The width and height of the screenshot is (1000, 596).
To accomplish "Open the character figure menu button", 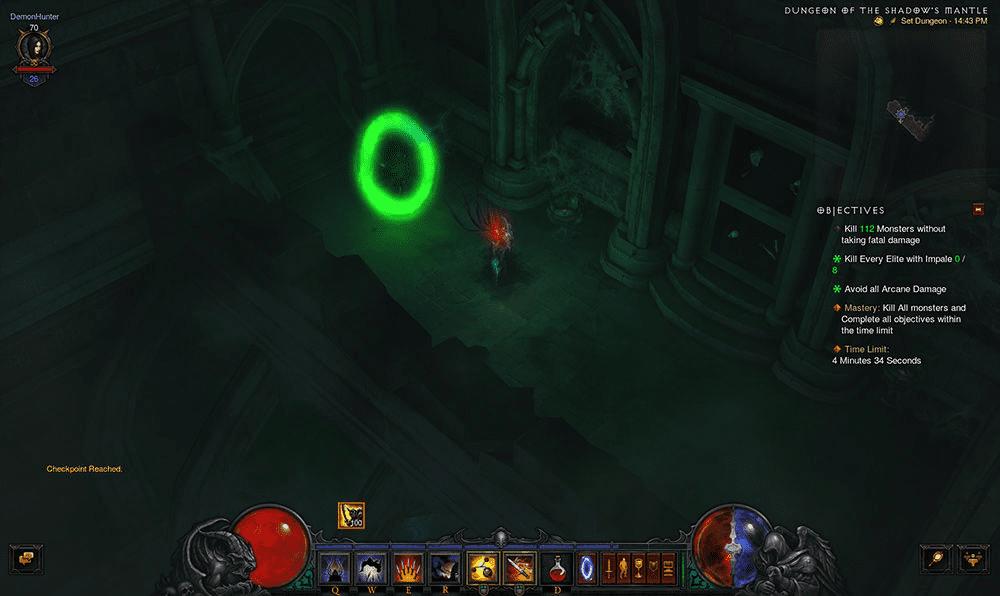I will [623, 567].
